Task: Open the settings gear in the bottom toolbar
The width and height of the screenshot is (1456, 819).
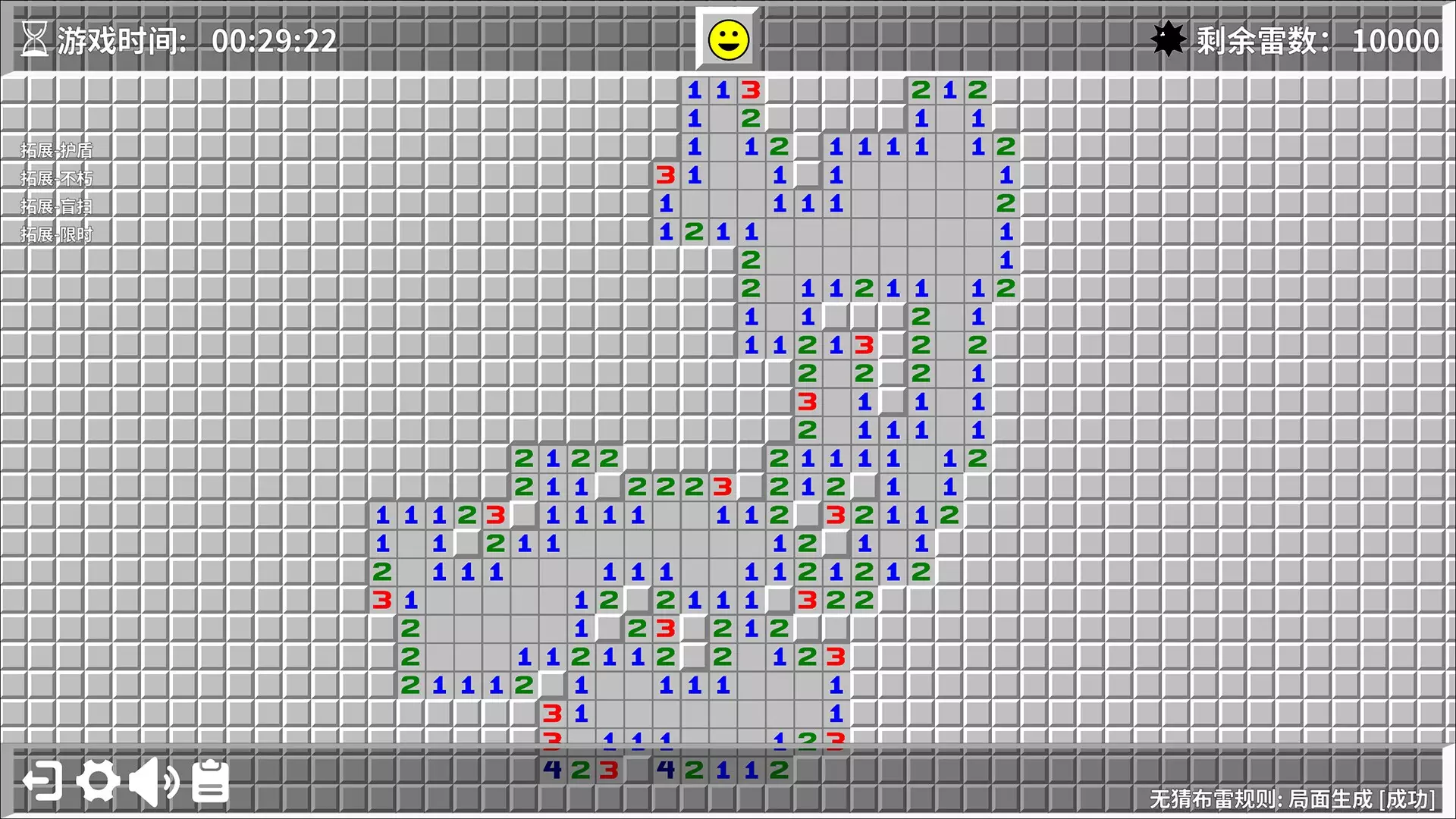Action: coord(99,780)
